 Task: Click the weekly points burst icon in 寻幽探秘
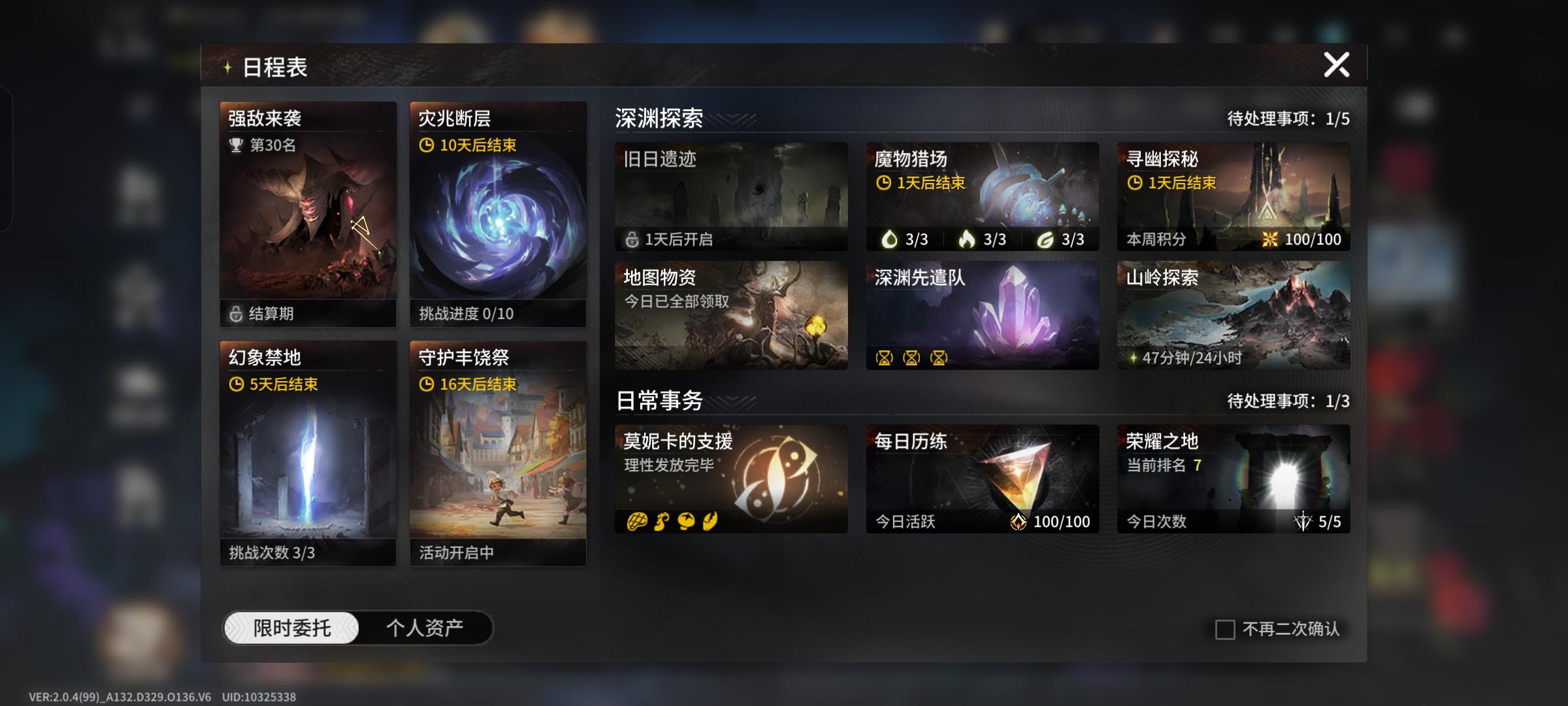point(1270,239)
